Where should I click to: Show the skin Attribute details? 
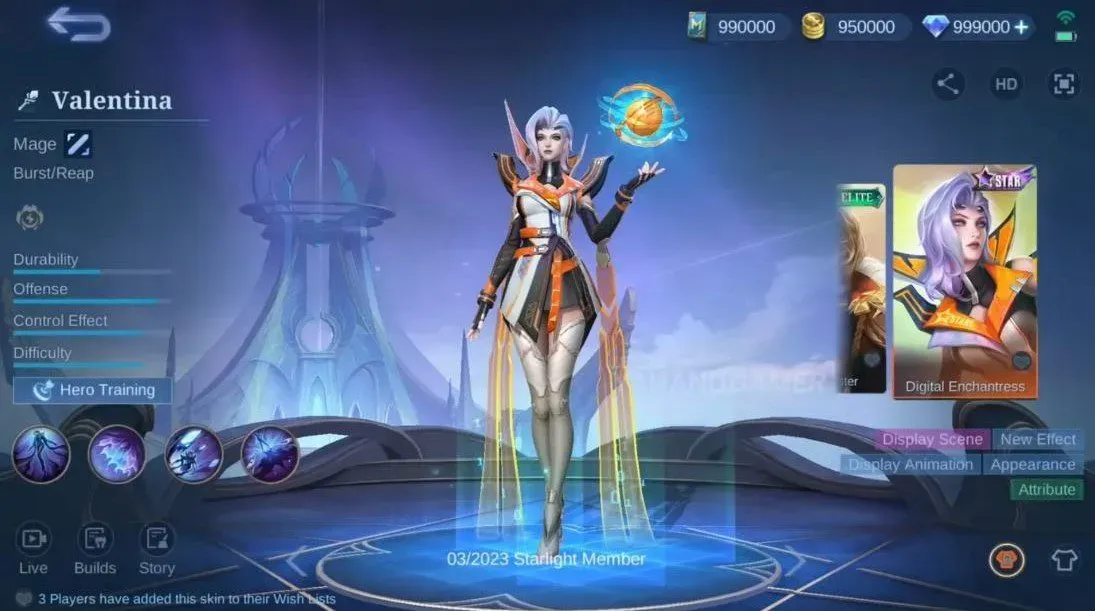click(x=1046, y=489)
